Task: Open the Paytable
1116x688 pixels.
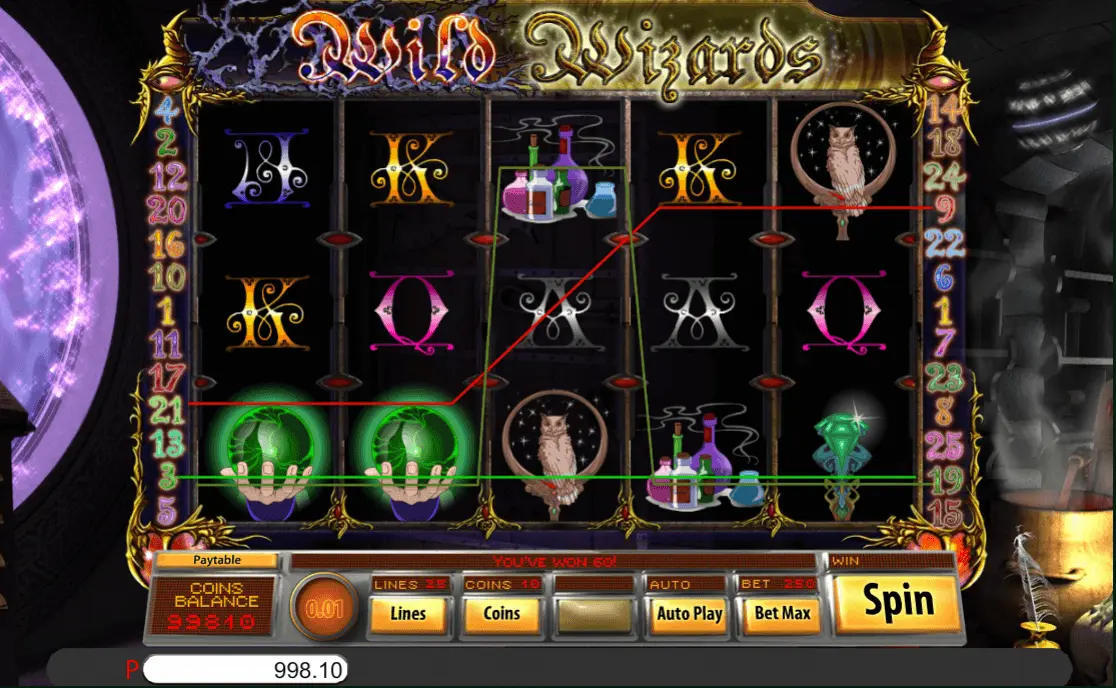Action: coord(217,561)
